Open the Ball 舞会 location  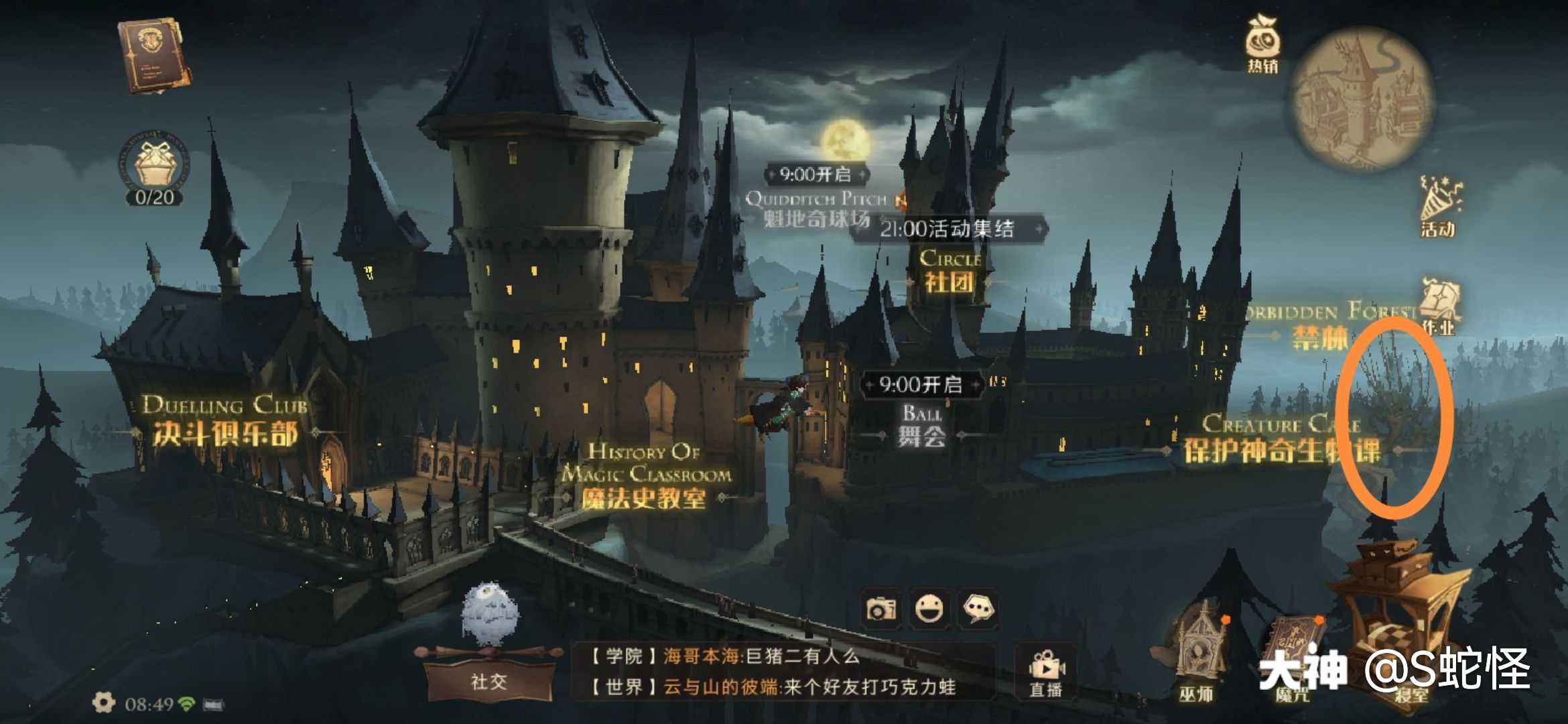click(x=921, y=426)
